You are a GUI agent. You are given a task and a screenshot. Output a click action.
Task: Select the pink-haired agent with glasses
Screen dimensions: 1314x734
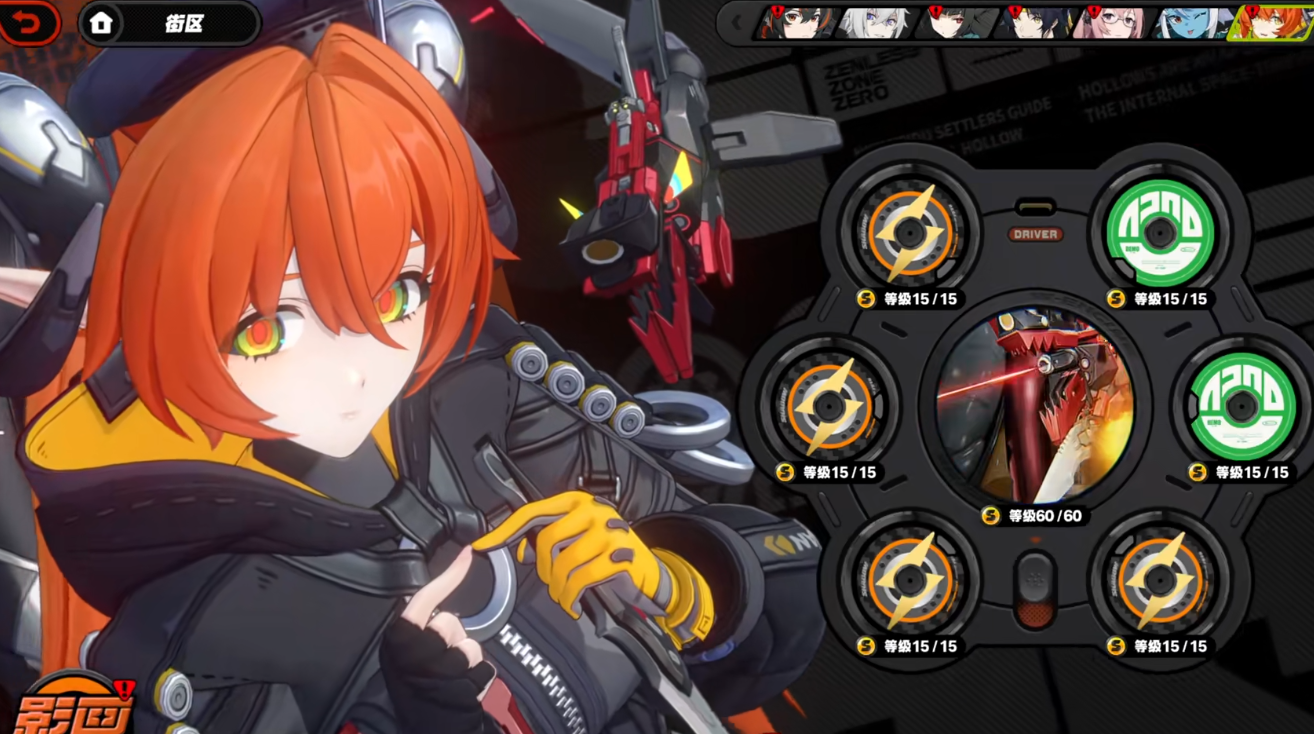click(1111, 22)
